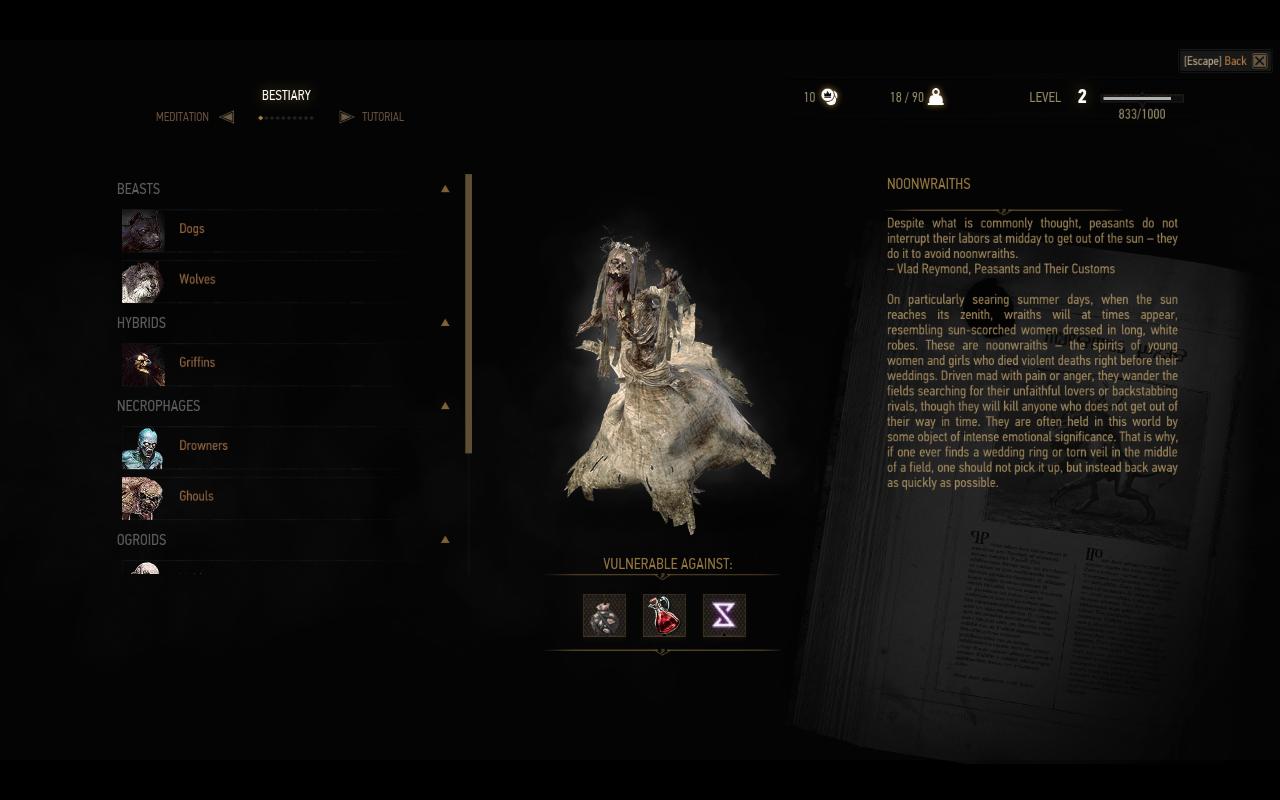View the Ghouls bestiary entry
The image size is (1280, 800).
[196, 496]
